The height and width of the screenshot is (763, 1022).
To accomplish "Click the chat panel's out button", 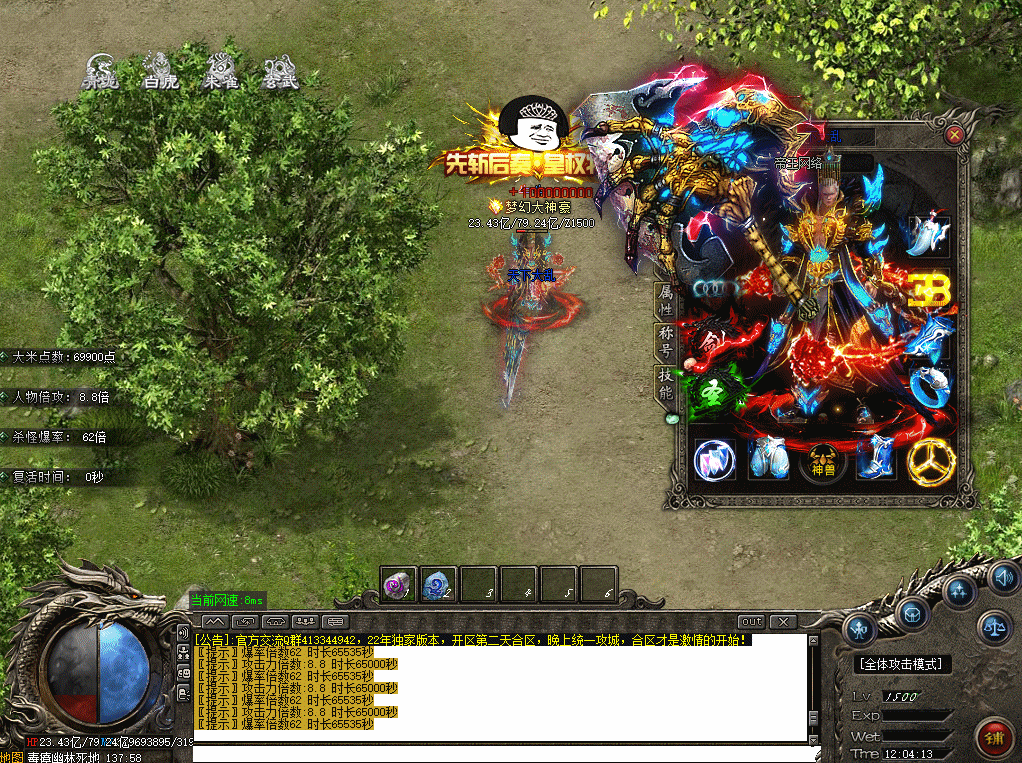I will (751, 622).
